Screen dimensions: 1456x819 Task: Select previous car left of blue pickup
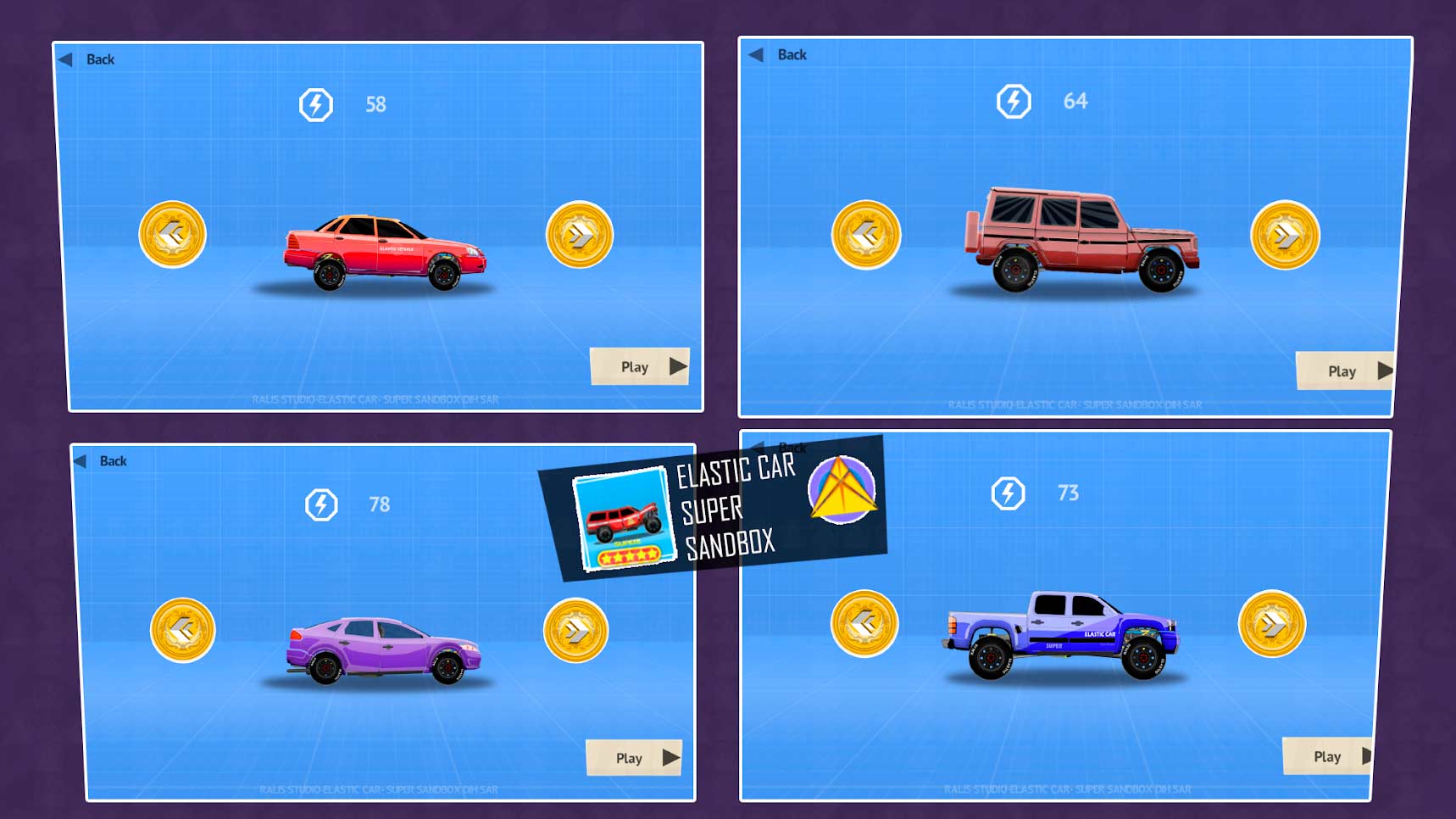pos(864,623)
